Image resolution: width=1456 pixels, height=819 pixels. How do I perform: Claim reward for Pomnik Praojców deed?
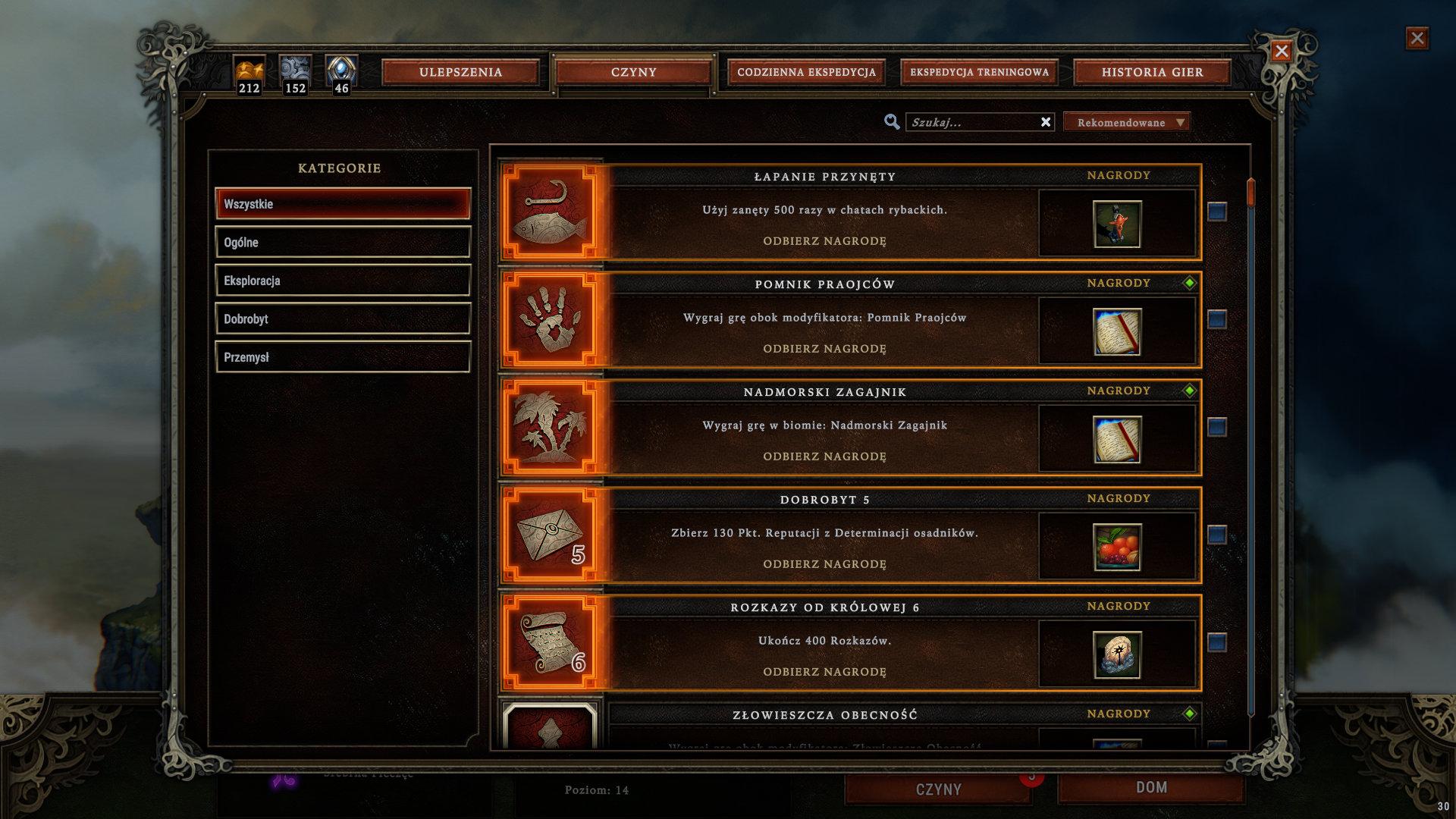(x=824, y=349)
